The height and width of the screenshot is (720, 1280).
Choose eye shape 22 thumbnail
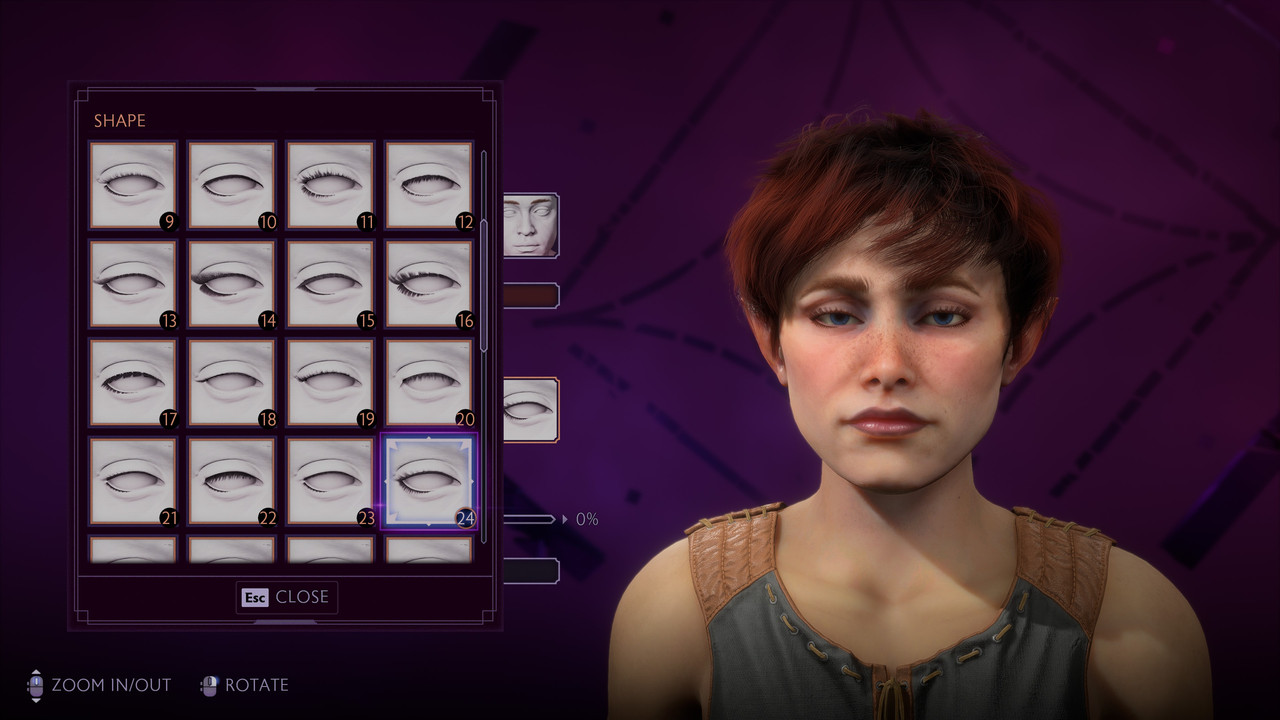[231, 481]
